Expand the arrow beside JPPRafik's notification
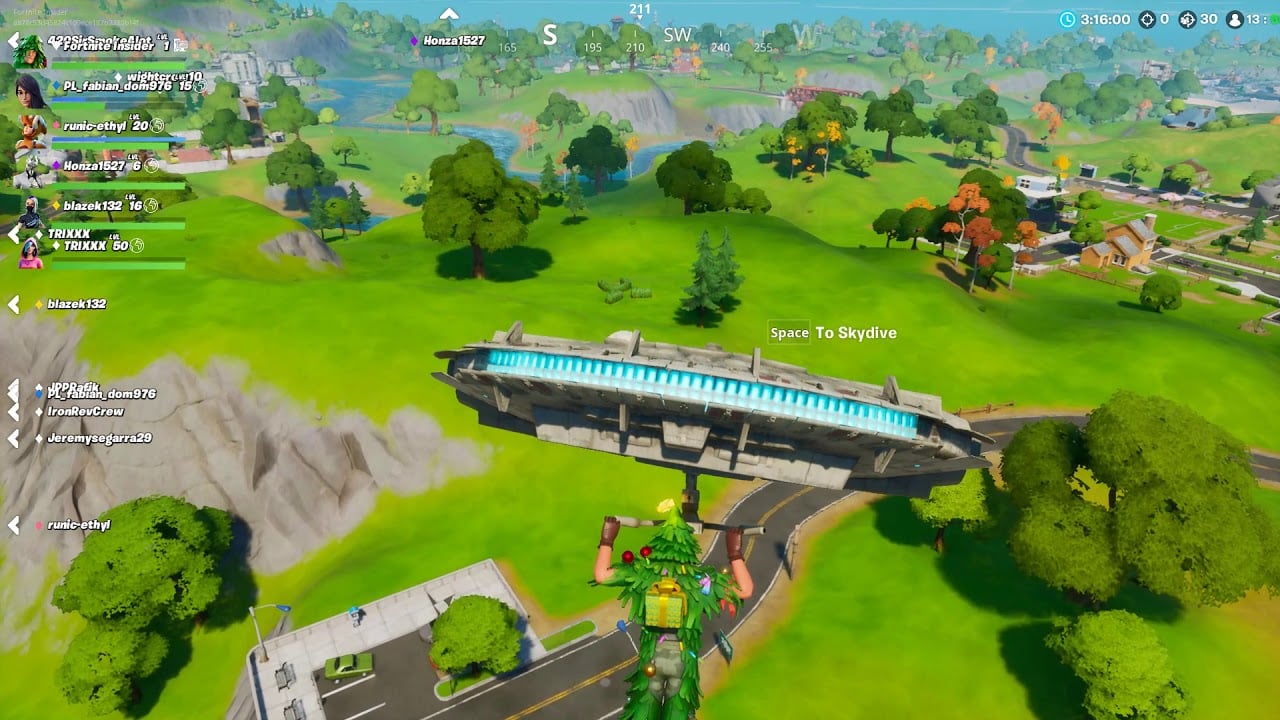 (x=11, y=386)
